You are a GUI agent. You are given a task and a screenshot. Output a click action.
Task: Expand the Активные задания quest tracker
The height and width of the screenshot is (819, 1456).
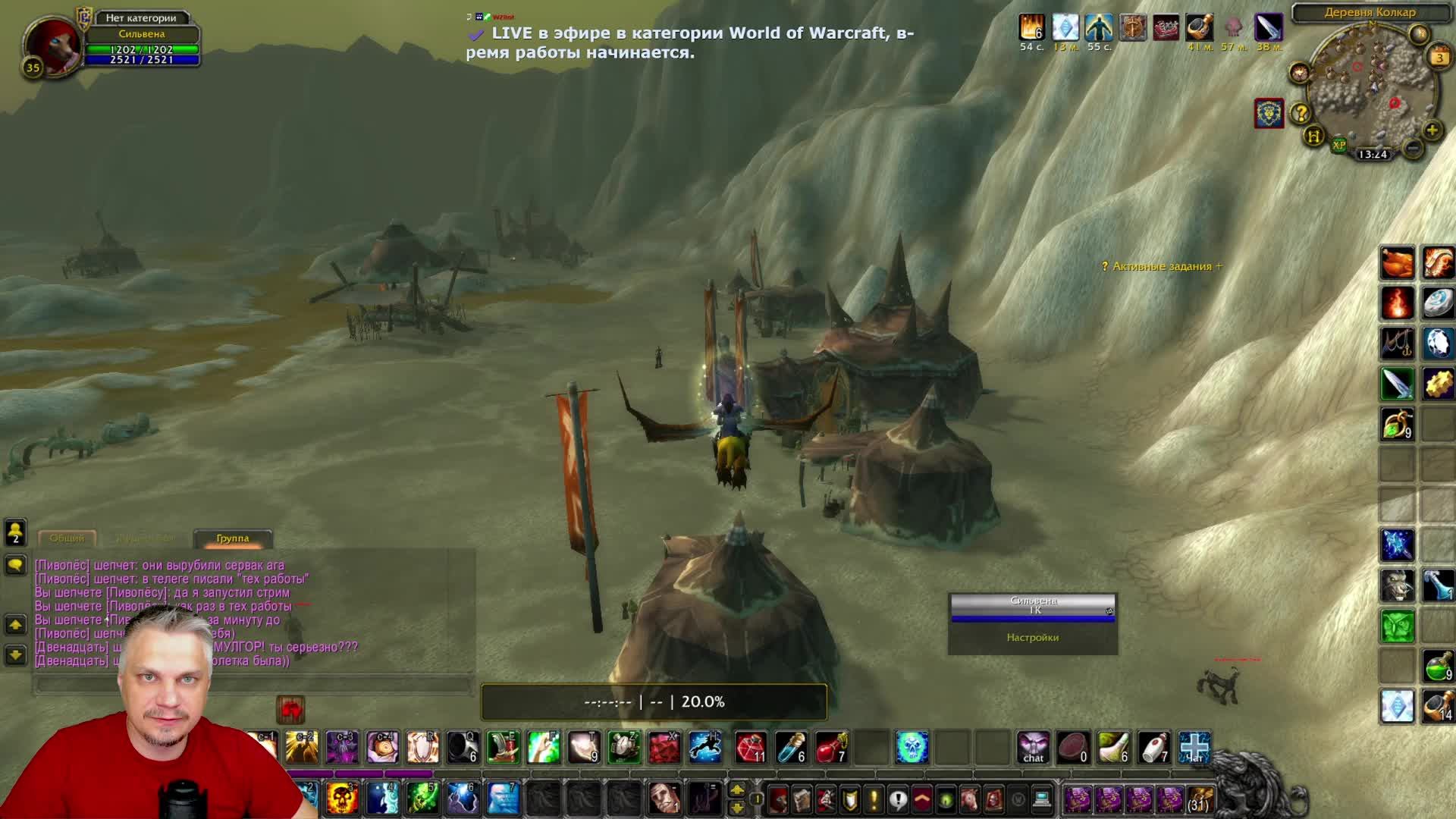point(1162,266)
